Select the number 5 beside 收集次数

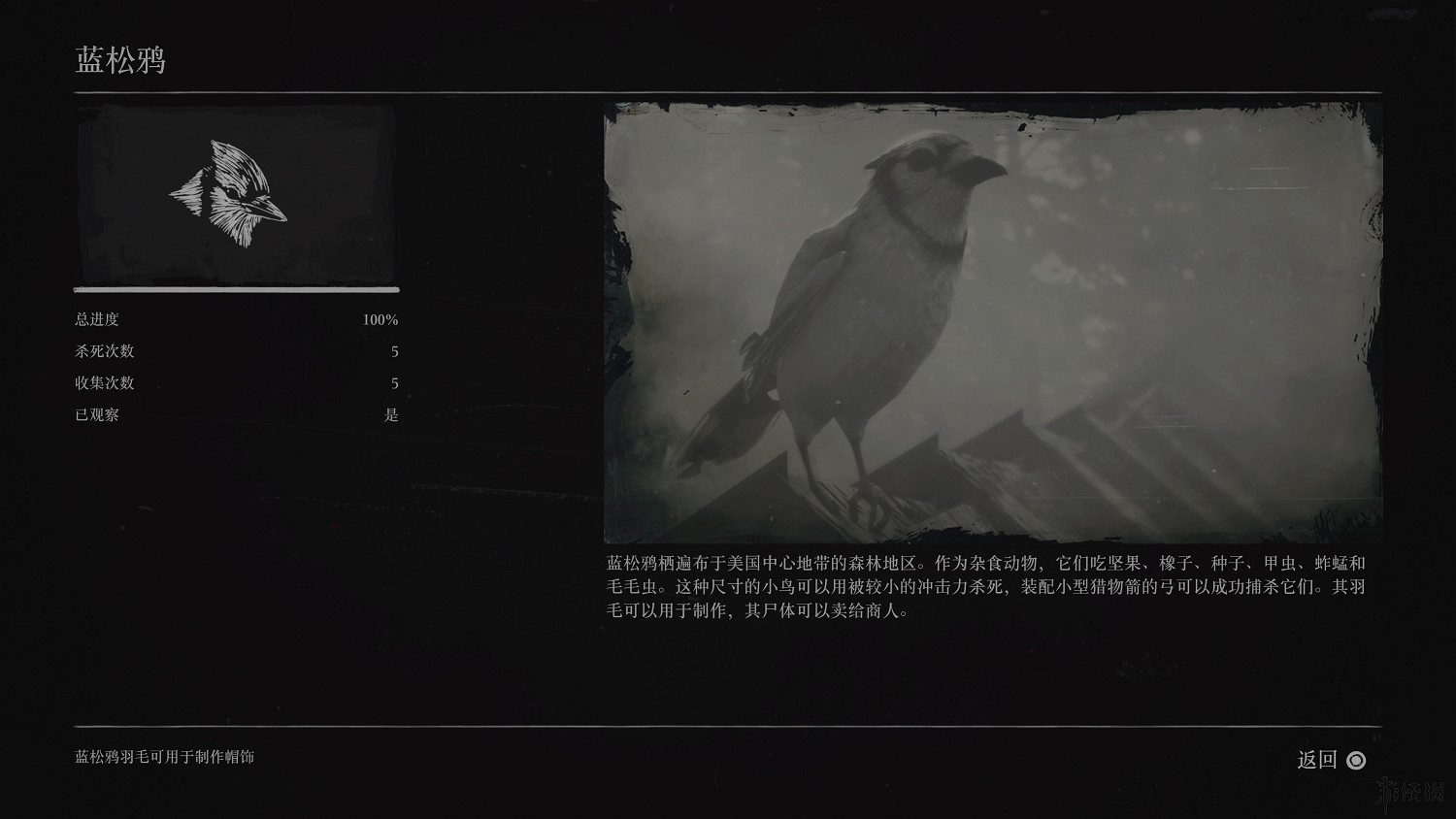[392, 382]
